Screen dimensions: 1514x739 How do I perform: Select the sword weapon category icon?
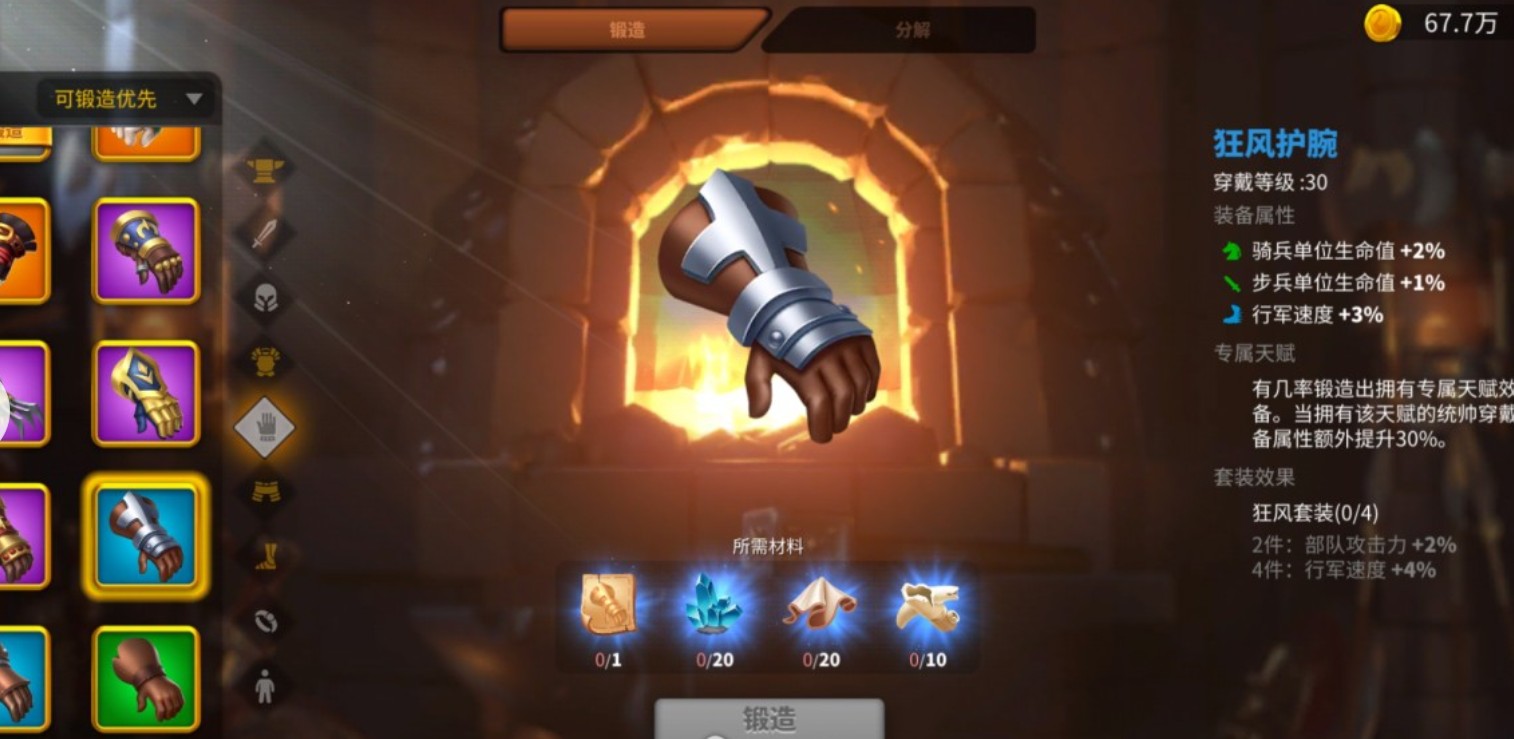(x=263, y=232)
